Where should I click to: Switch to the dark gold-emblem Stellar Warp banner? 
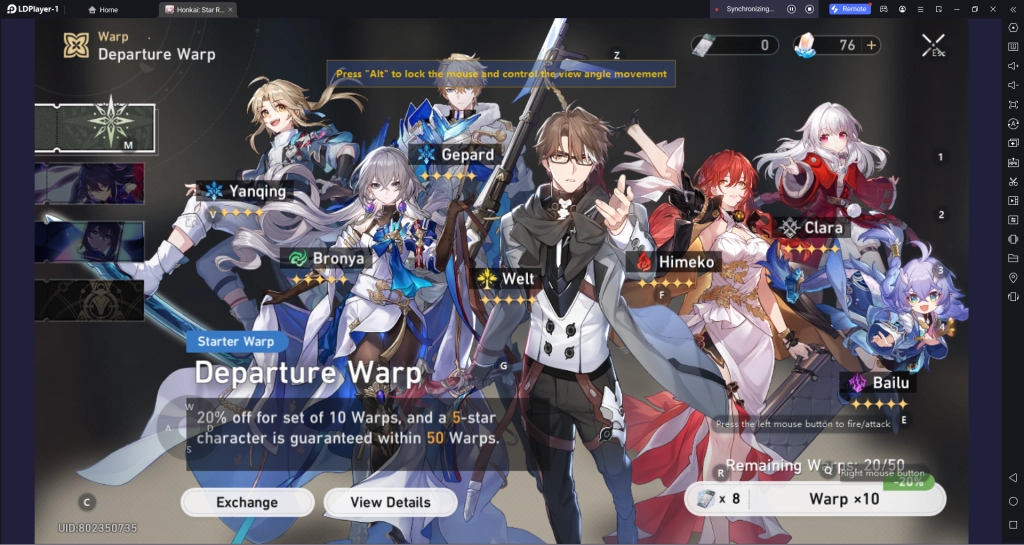click(x=89, y=300)
